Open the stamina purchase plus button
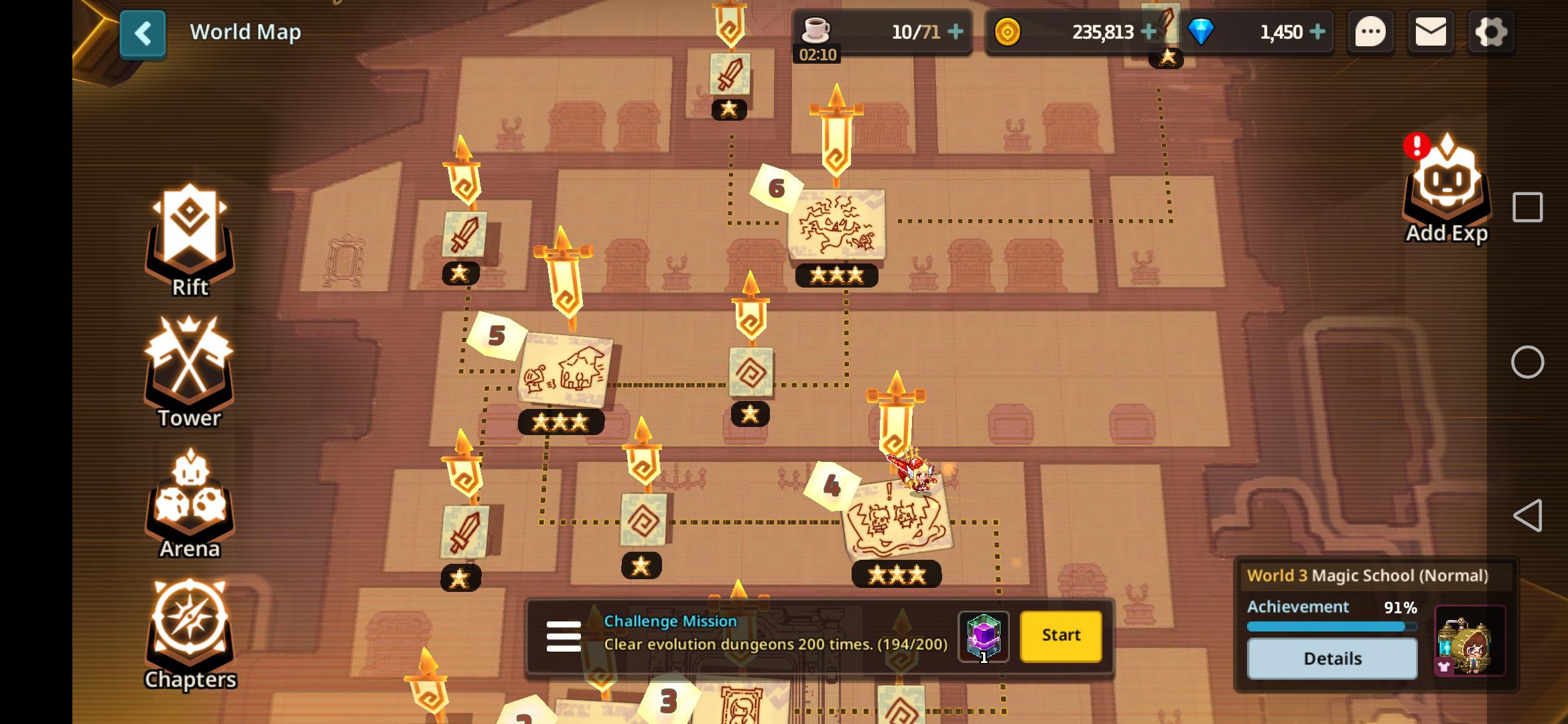 pyautogui.click(x=958, y=31)
